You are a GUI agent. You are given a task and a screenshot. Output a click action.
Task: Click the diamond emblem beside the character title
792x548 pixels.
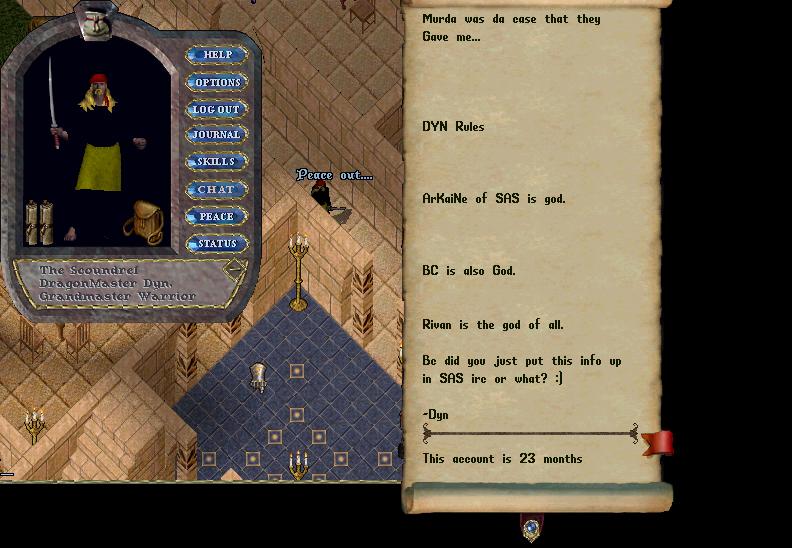(x=232, y=270)
